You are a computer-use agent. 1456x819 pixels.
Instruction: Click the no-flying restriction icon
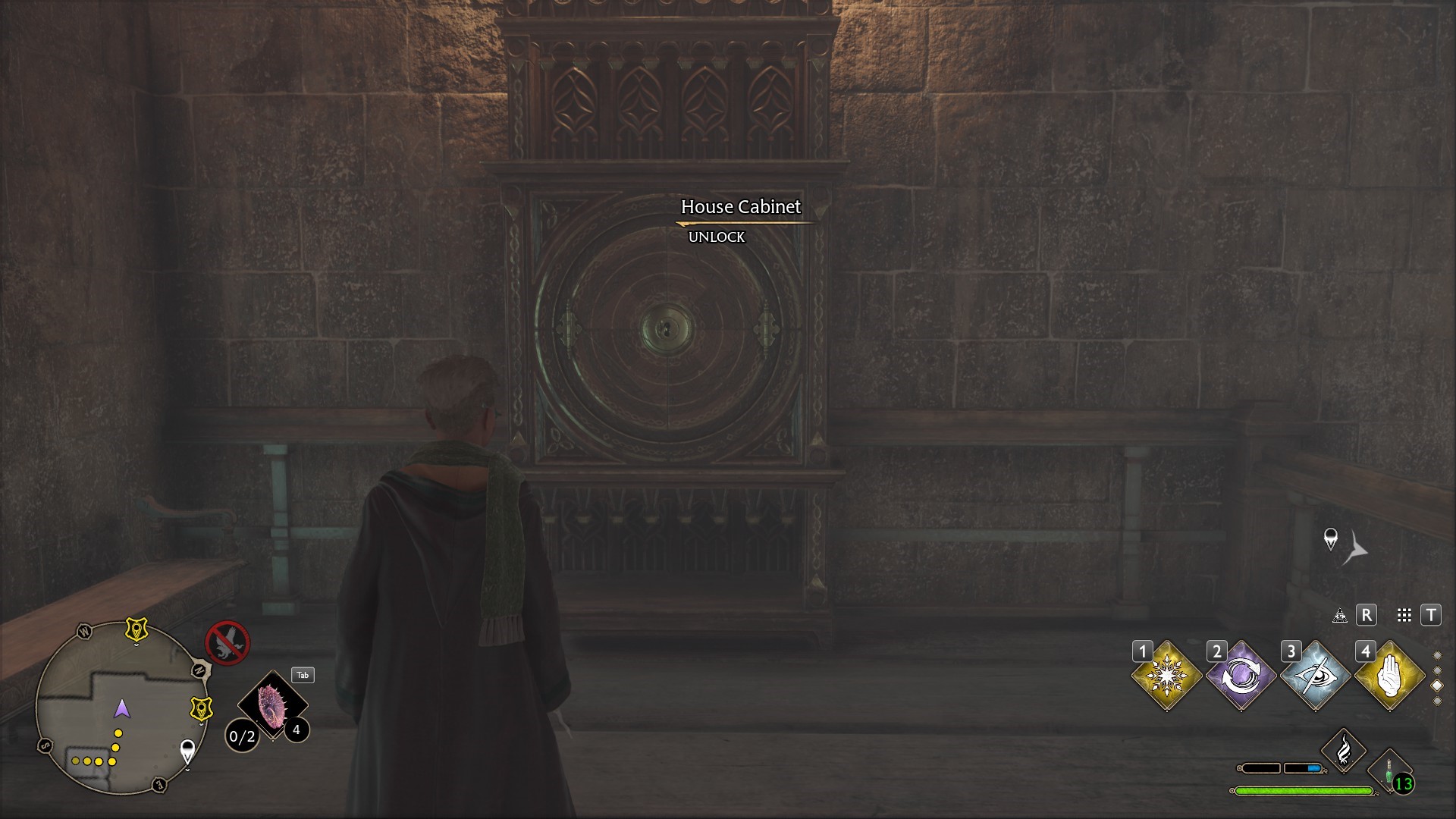point(227,643)
